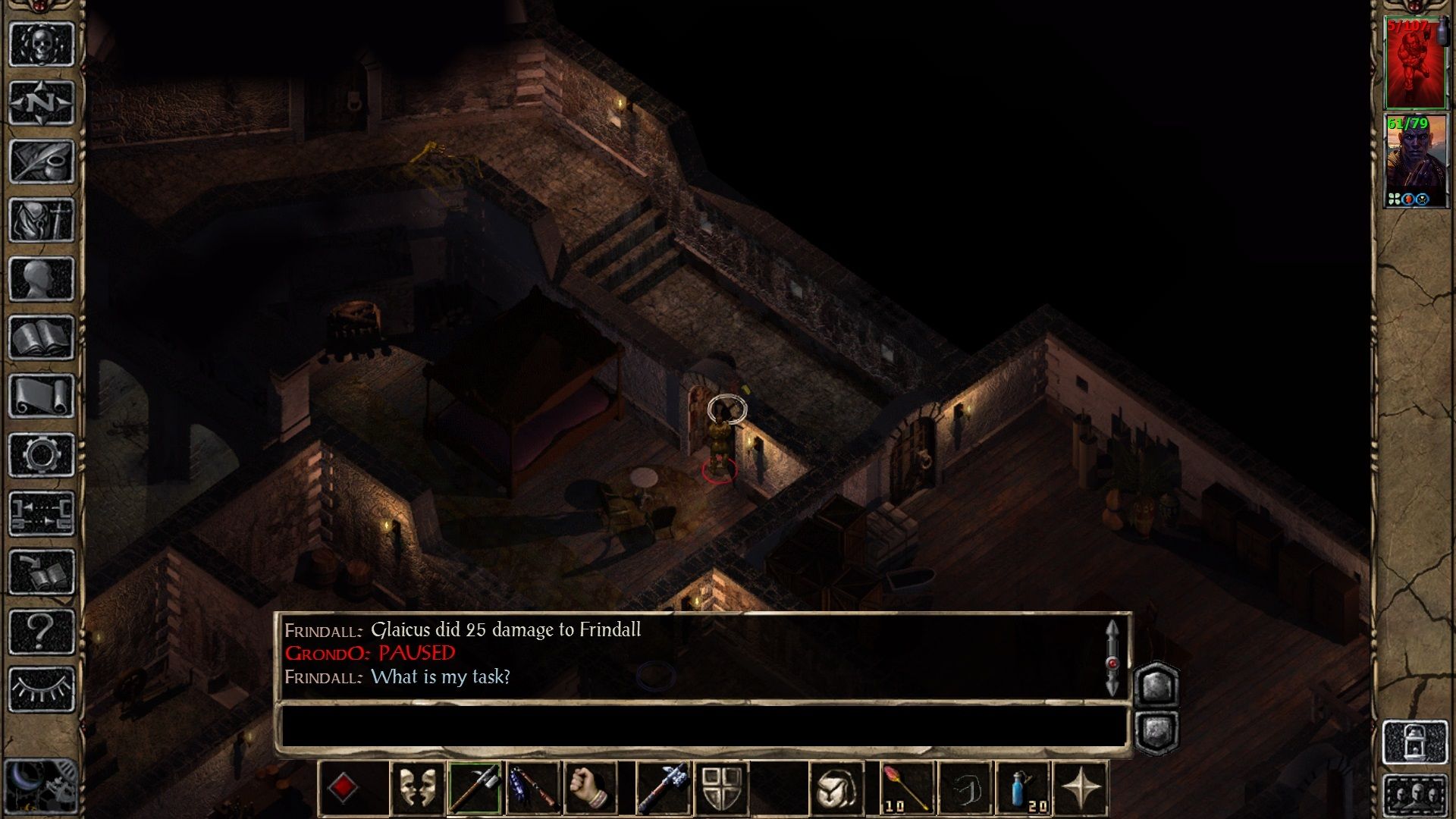Screen dimensions: 1456x819
Task: Activate the star special abilities button
Action: (x=1081, y=789)
